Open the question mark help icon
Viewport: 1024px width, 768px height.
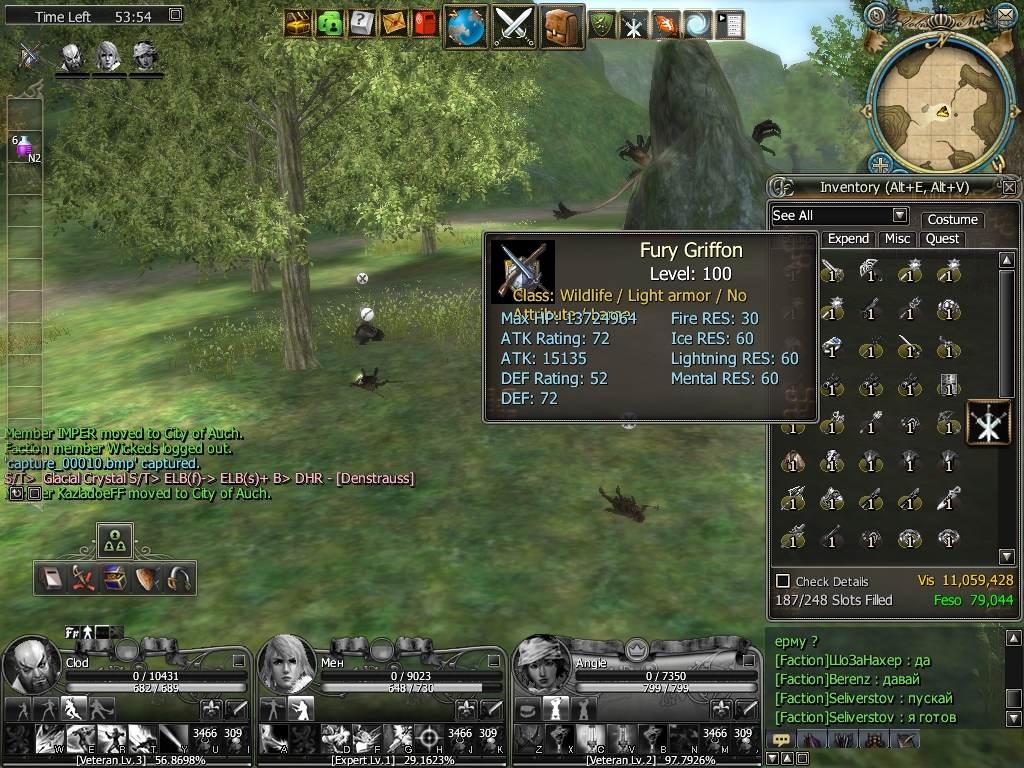click(362, 23)
